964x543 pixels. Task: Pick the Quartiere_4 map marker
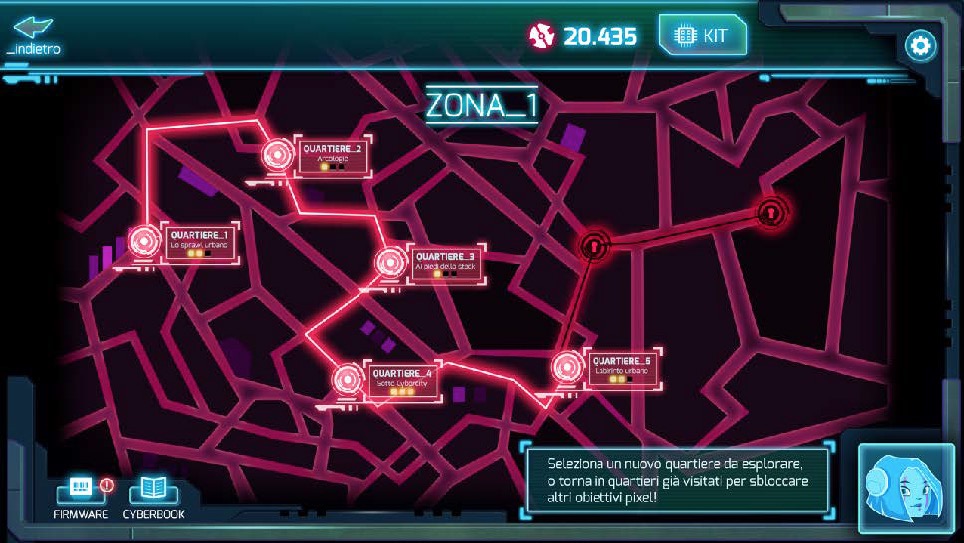click(x=348, y=379)
